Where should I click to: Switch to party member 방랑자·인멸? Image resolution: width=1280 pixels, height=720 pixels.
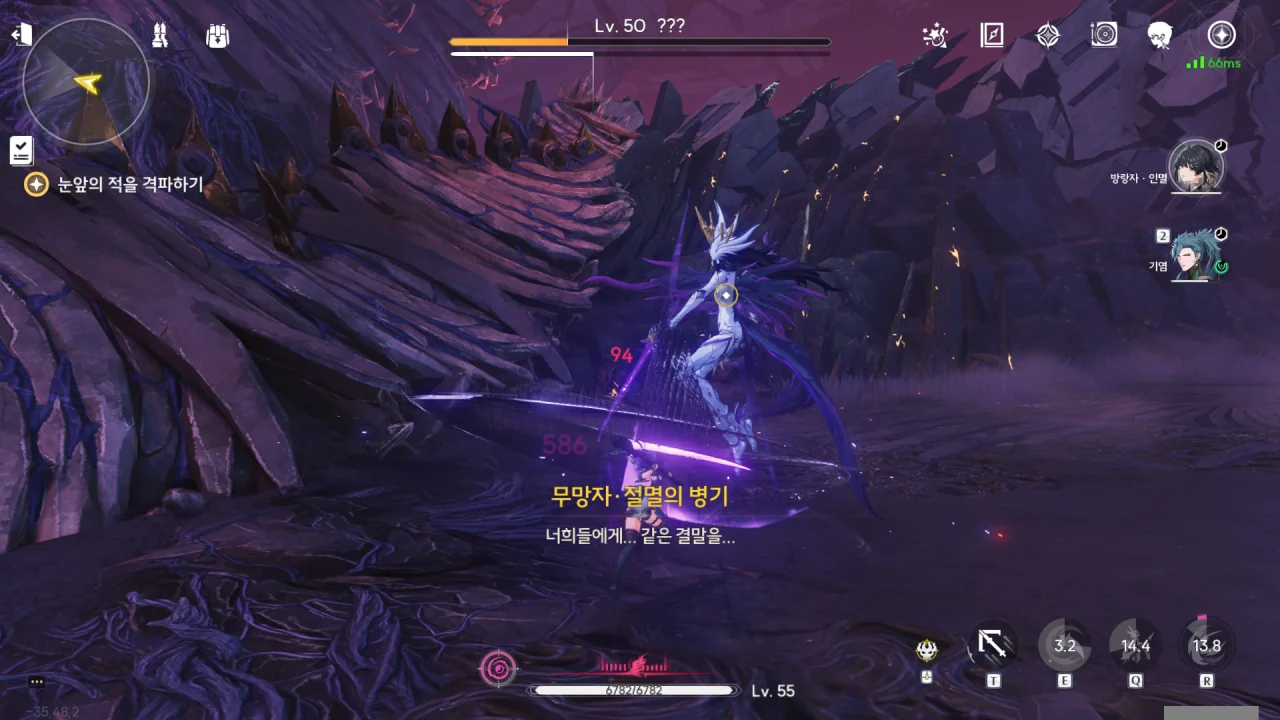1195,168
